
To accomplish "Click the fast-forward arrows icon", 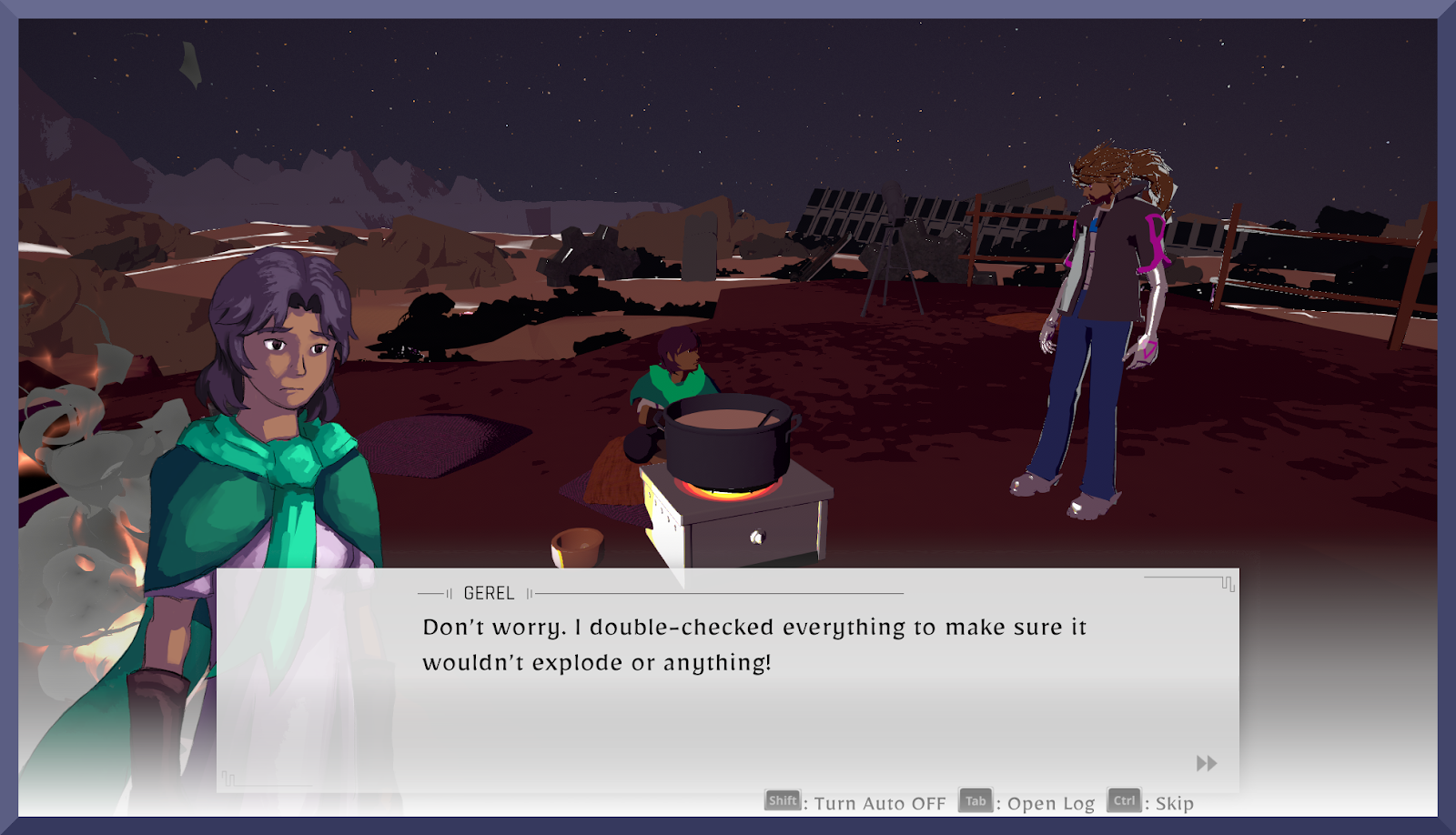I will [1206, 764].
